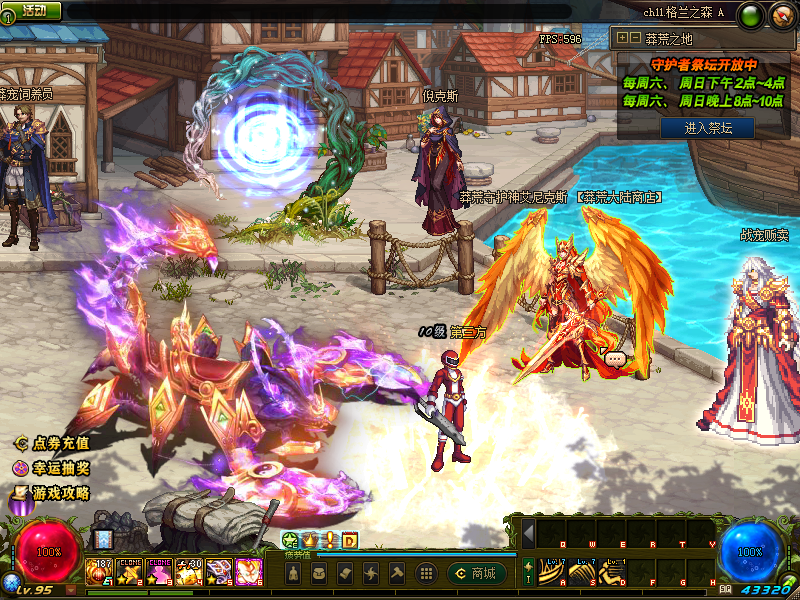Click the card icon above the hotbar
The width and height of the screenshot is (800, 600).
(x=103, y=539)
